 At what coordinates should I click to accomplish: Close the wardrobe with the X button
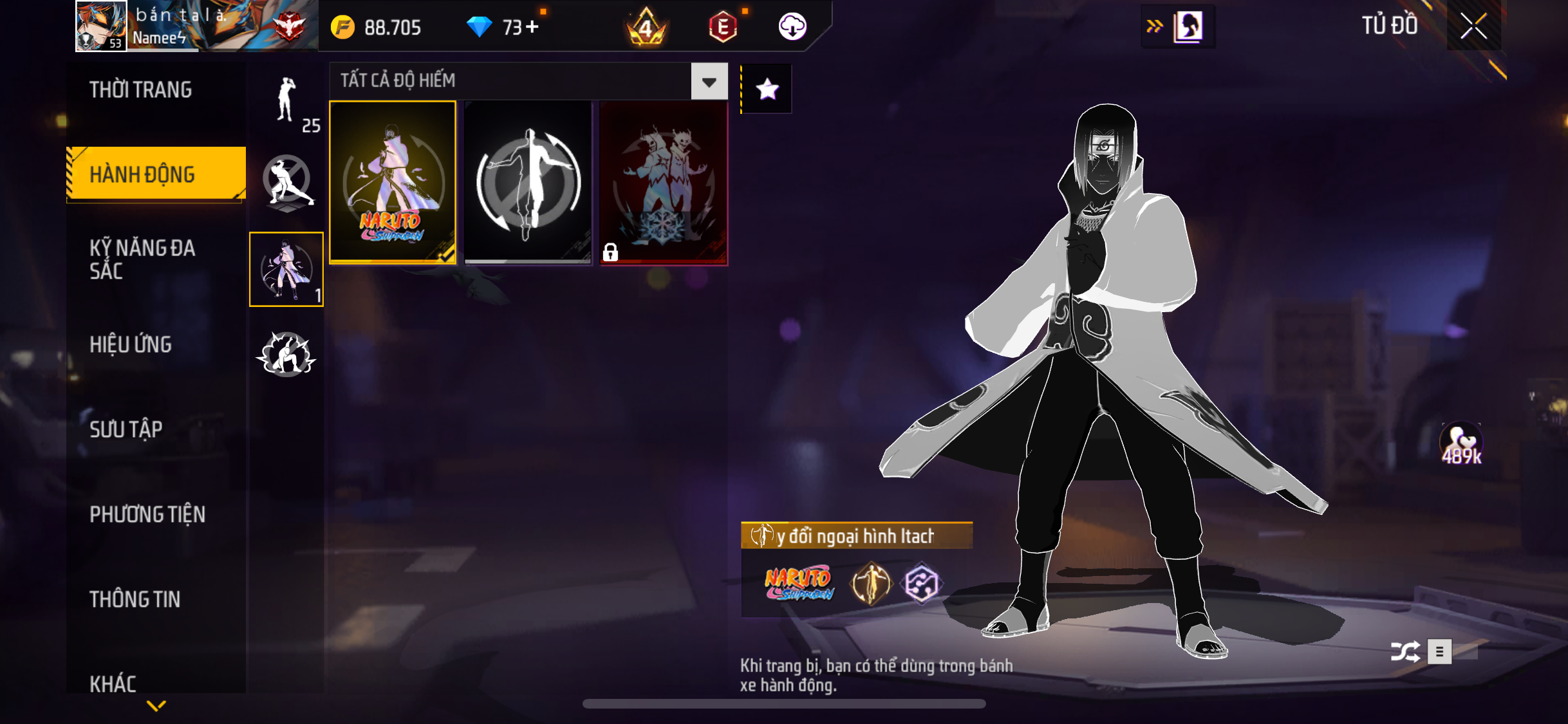click(x=1473, y=26)
